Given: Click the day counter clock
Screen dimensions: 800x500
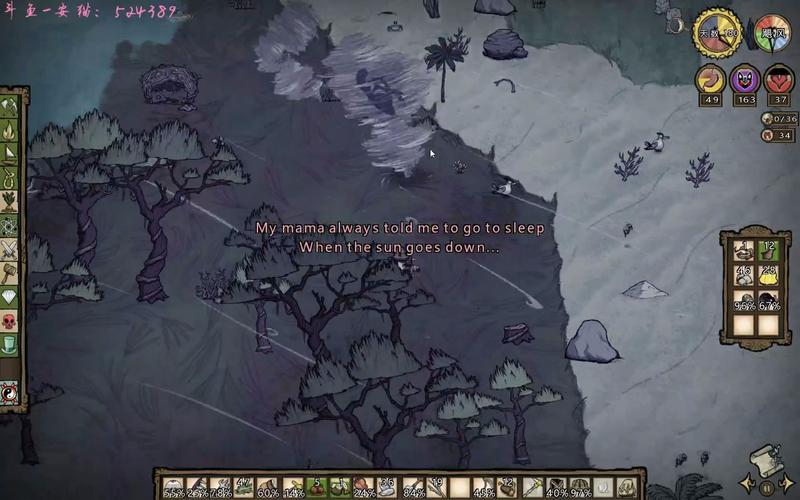Looking at the screenshot, I should click(x=717, y=33).
